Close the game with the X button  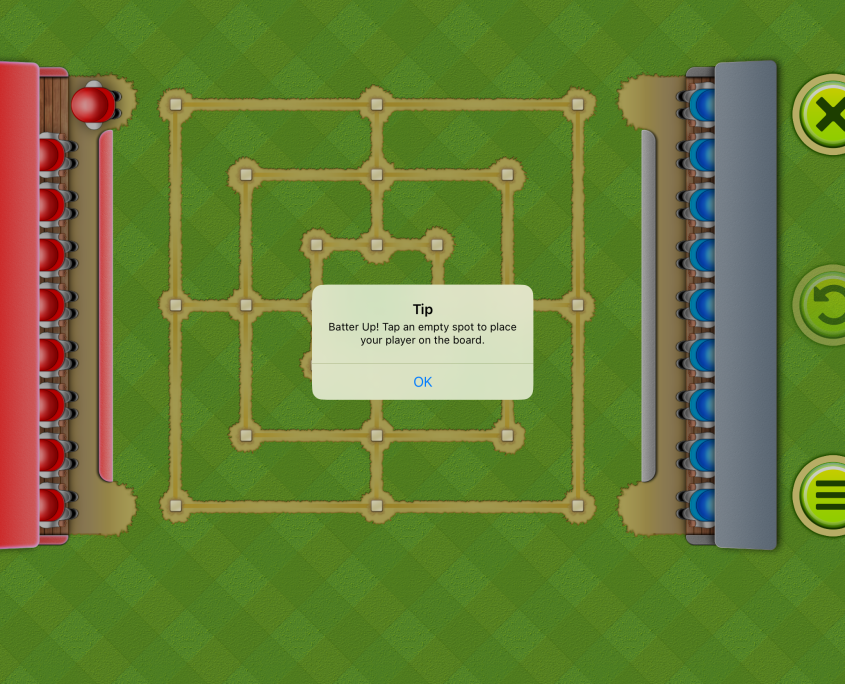[x=824, y=116]
